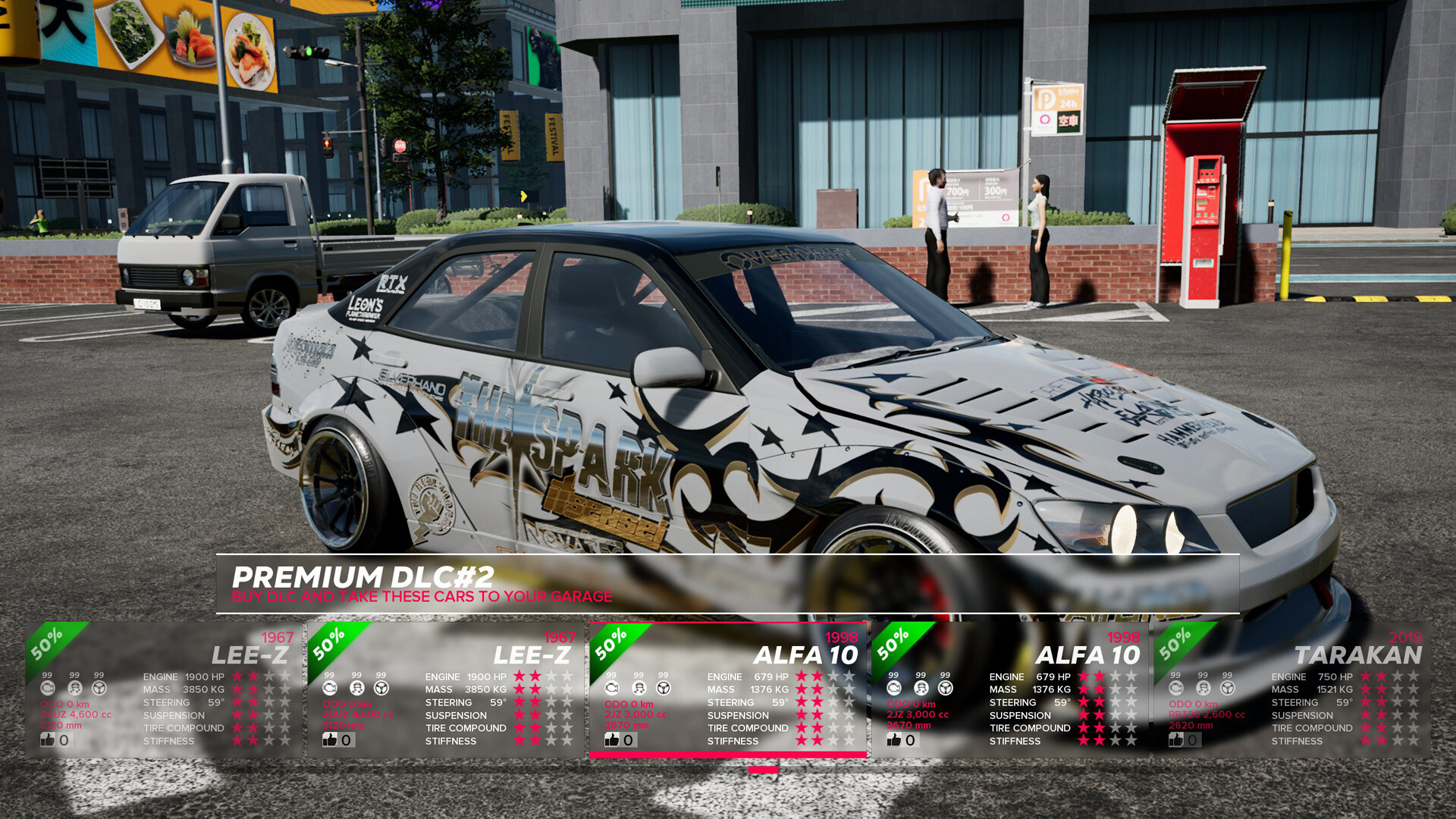The width and height of the screenshot is (1456, 819).
Task: Select the engine icon on second ALFA 10 card
Action: 893,688
